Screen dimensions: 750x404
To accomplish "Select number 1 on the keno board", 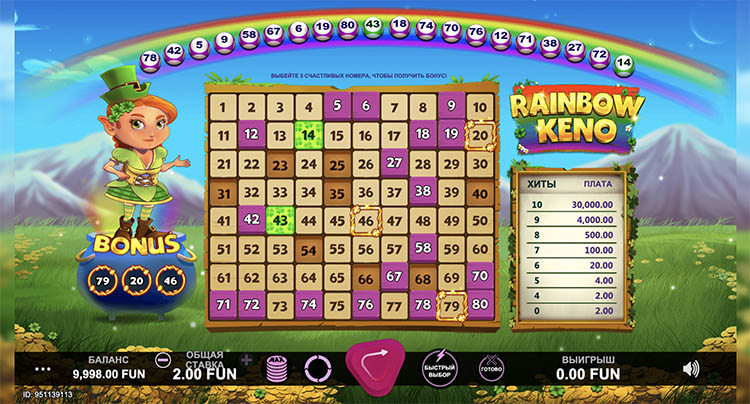I will [x=223, y=107].
